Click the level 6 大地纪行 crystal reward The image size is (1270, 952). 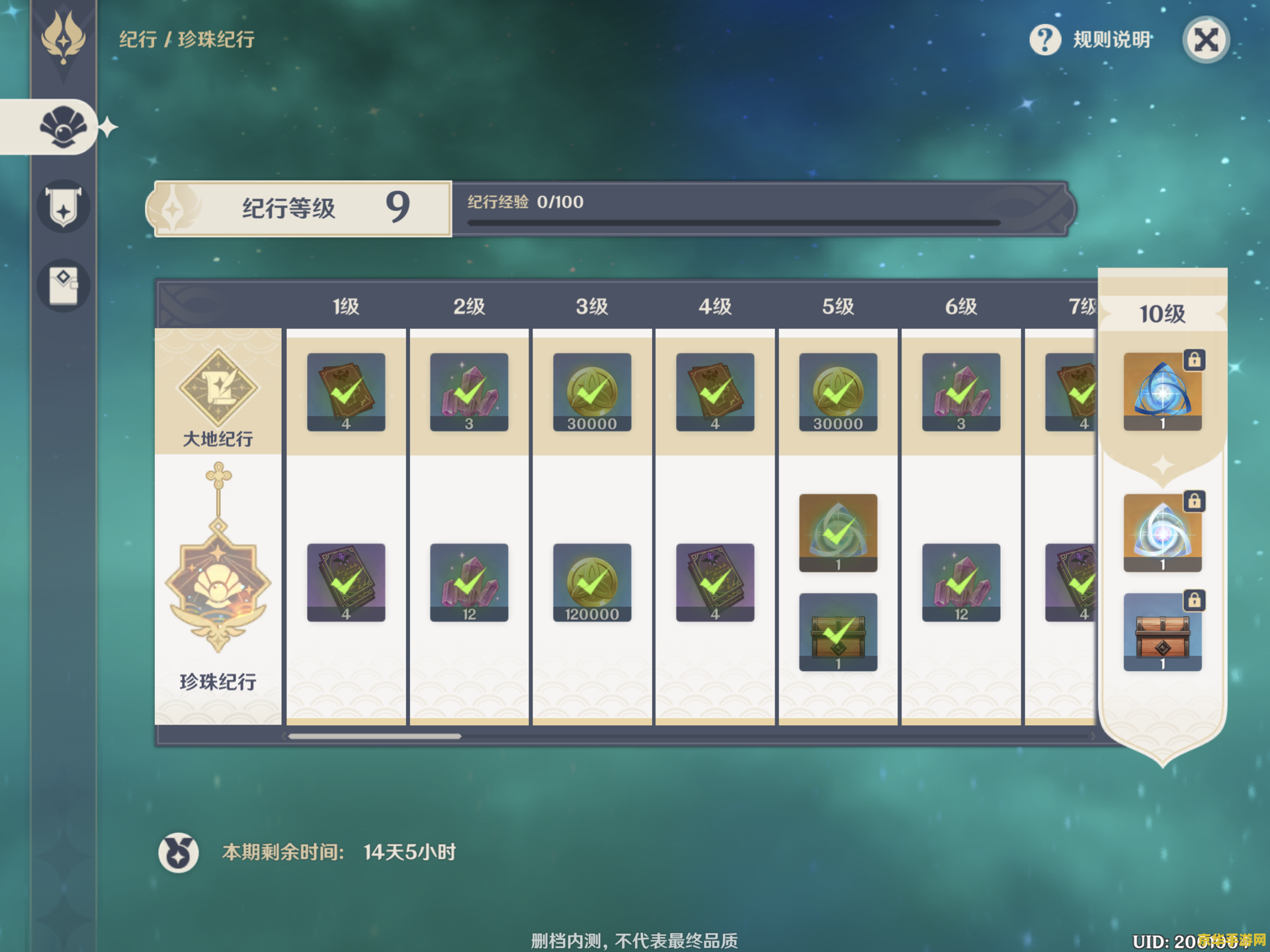[x=960, y=392]
